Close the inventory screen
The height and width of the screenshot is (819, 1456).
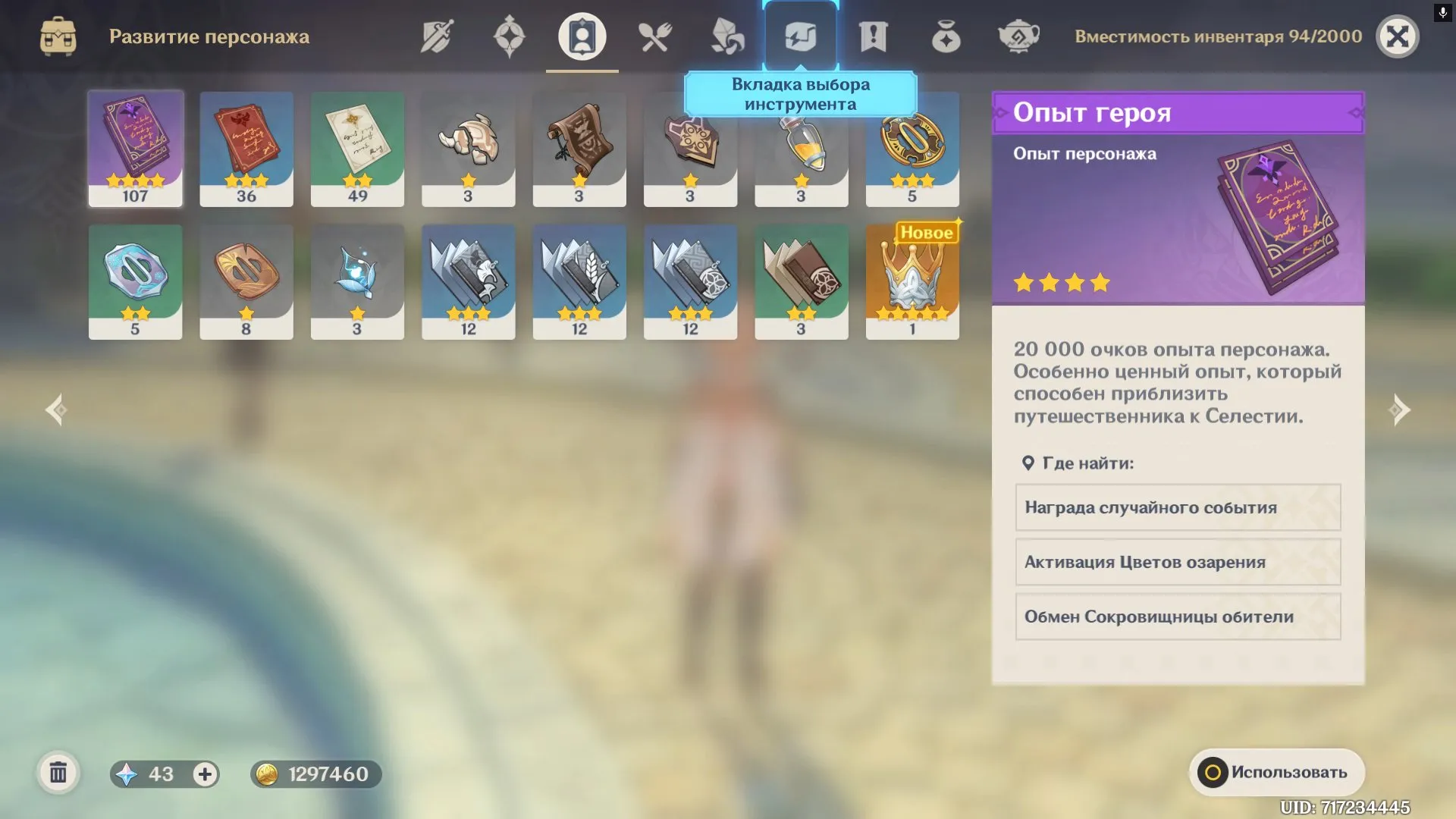point(1398,36)
